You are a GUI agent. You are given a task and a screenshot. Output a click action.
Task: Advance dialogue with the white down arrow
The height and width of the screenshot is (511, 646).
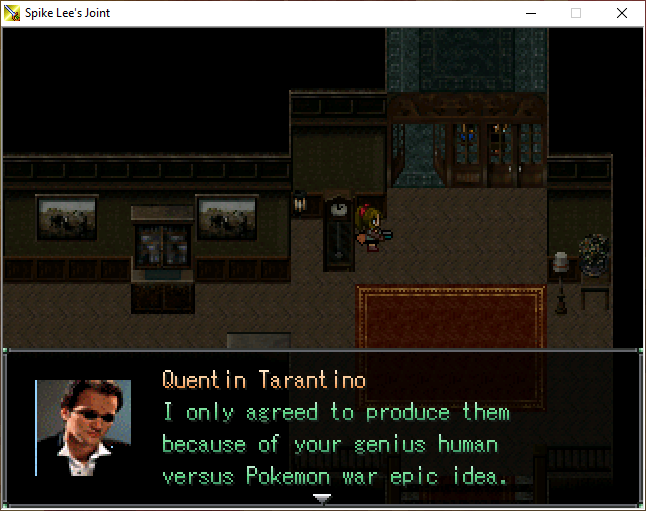(x=321, y=497)
